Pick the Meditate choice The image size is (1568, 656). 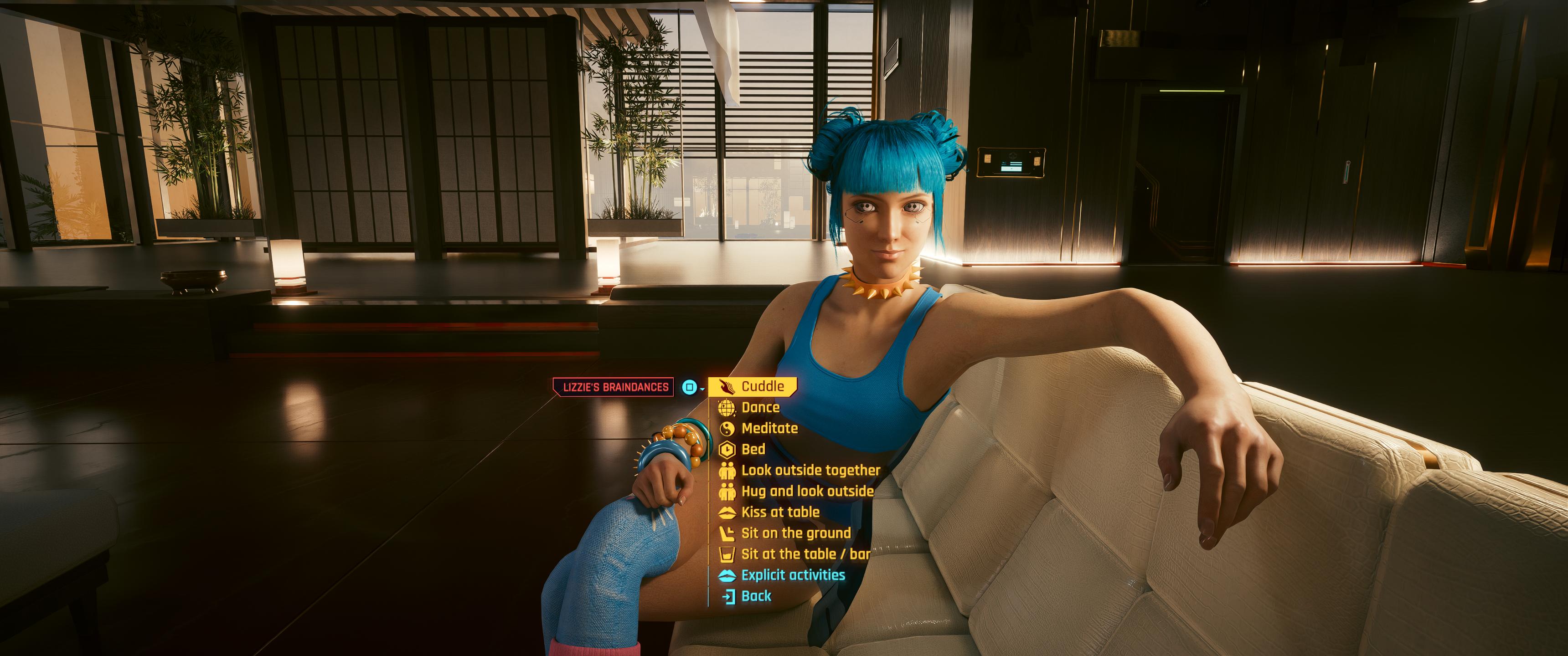[x=769, y=428]
